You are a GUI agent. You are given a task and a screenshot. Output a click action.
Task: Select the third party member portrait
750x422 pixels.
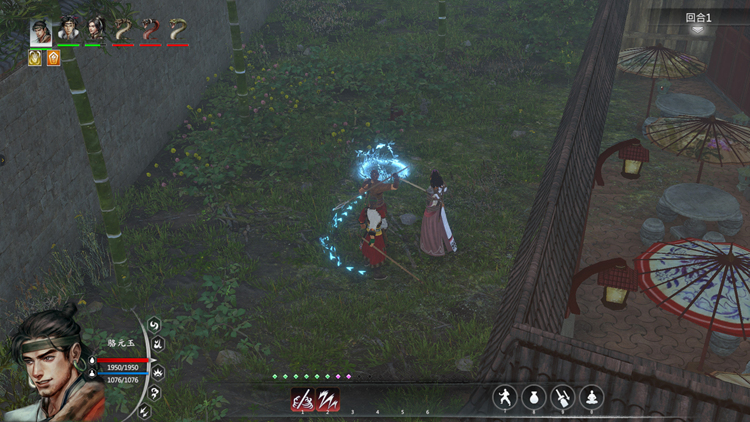coord(95,29)
